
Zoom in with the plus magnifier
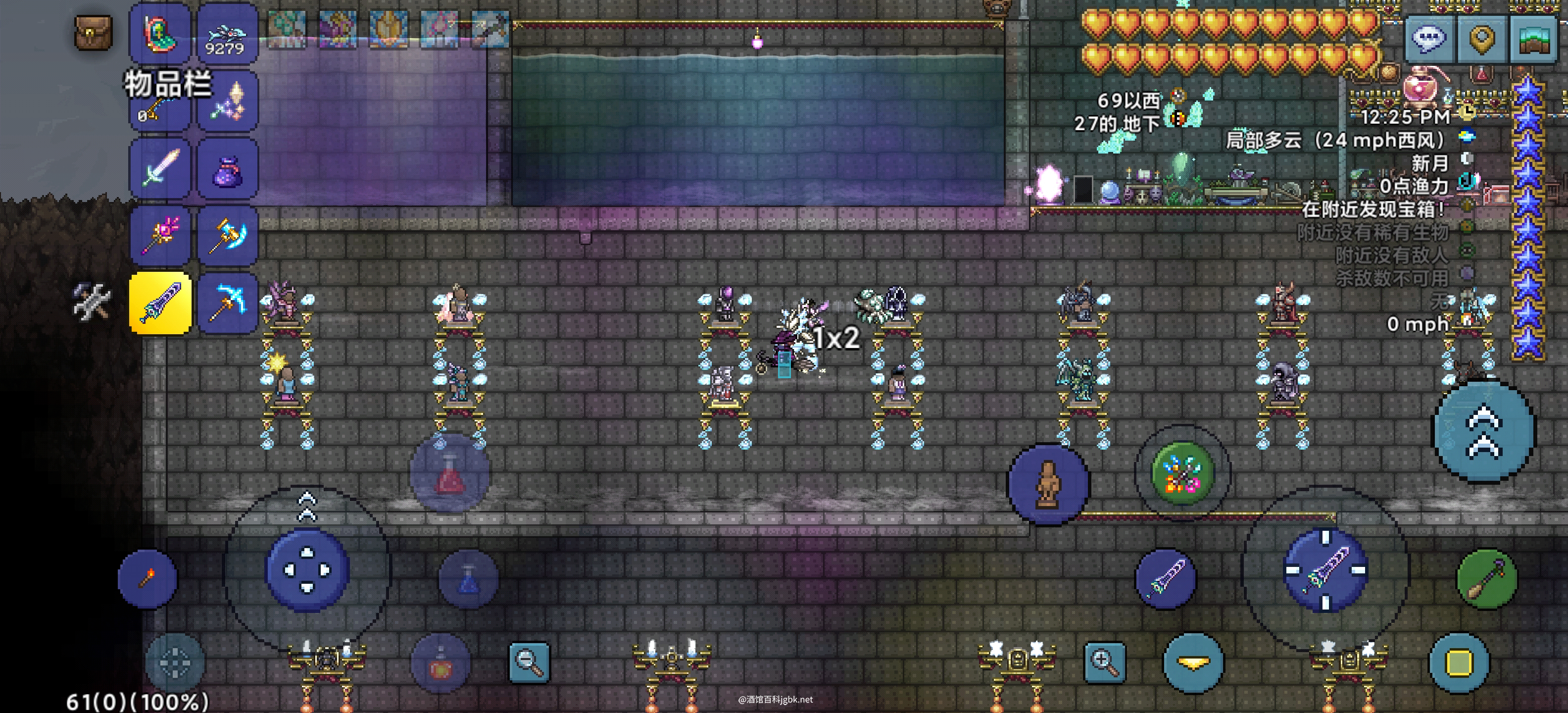click(x=1104, y=662)
